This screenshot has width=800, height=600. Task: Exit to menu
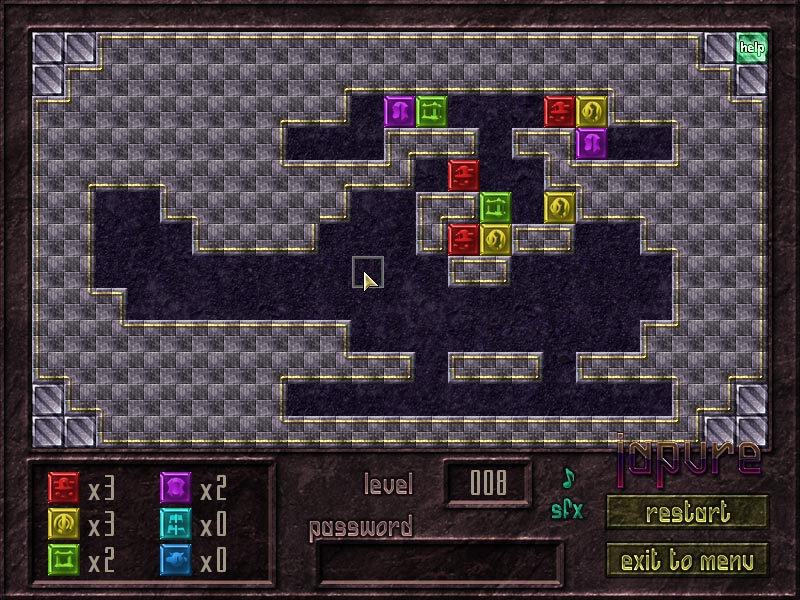pyautogui.click(x=687, y=559)
